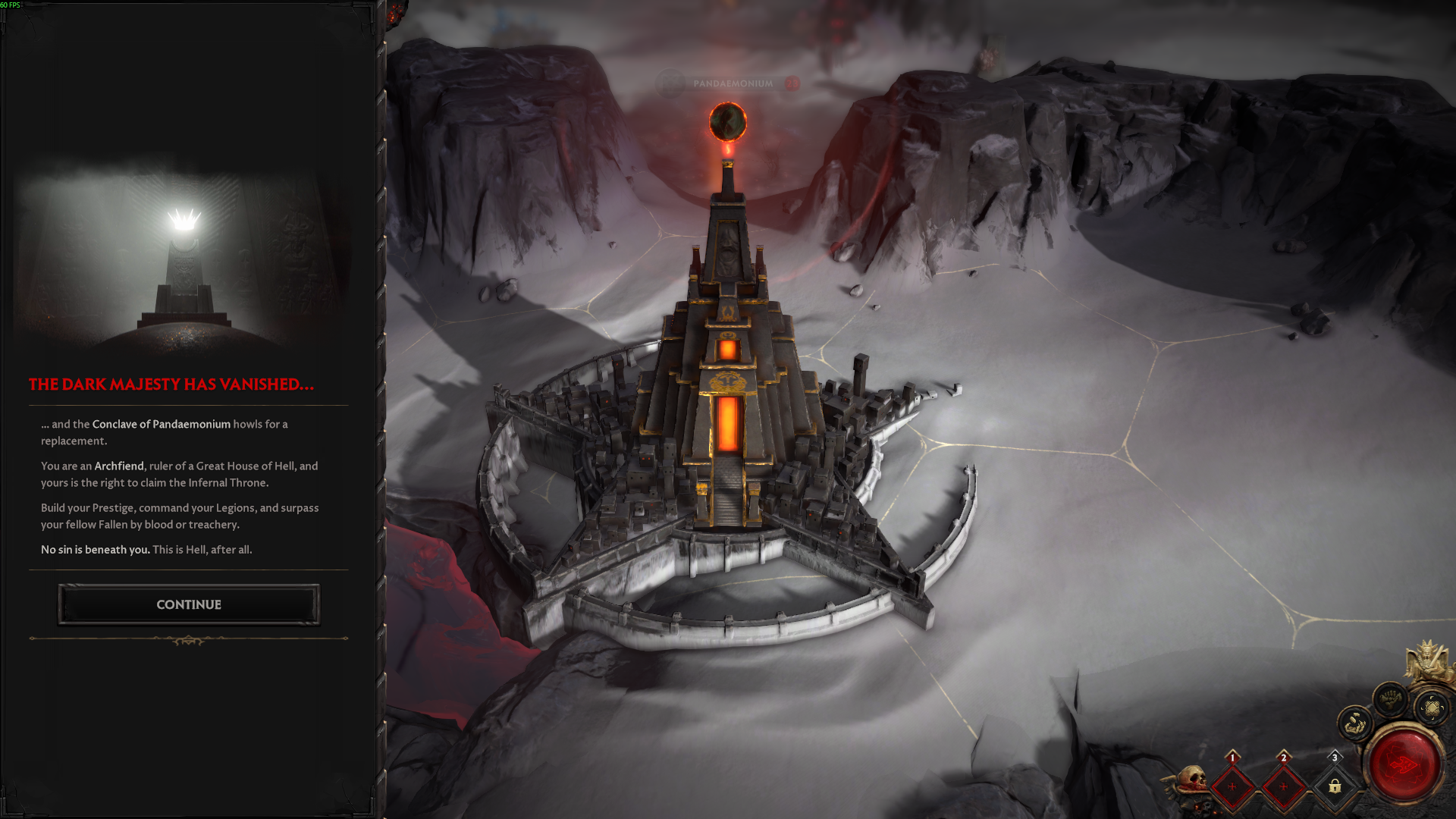Image resolution: width=1456 pixels, height=819 pixels.
Task: Select the Pandaemonium map label
Action: (x=732, y=83)
